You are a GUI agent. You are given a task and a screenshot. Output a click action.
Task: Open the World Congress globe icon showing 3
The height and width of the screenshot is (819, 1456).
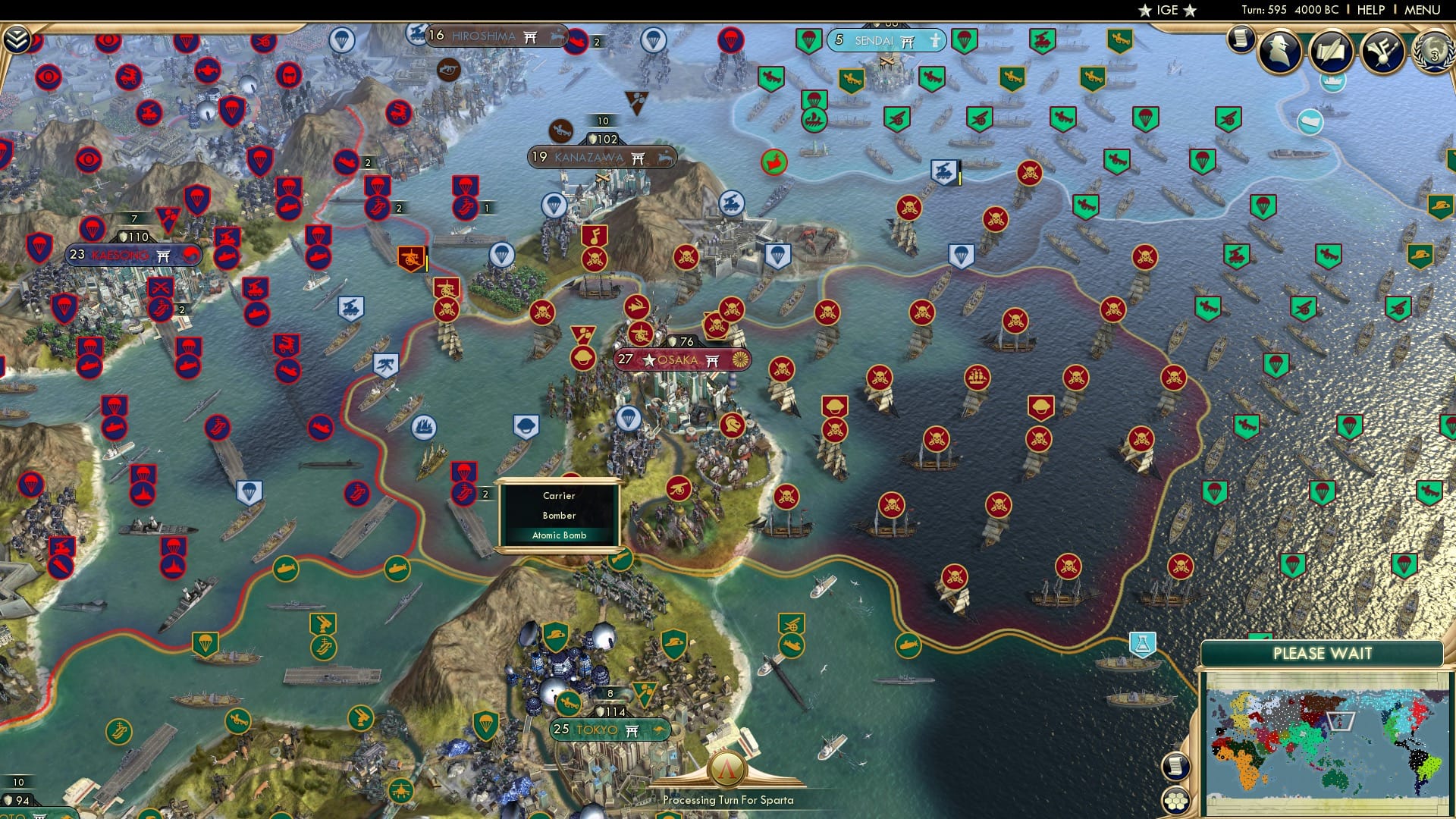point(1434,53)
